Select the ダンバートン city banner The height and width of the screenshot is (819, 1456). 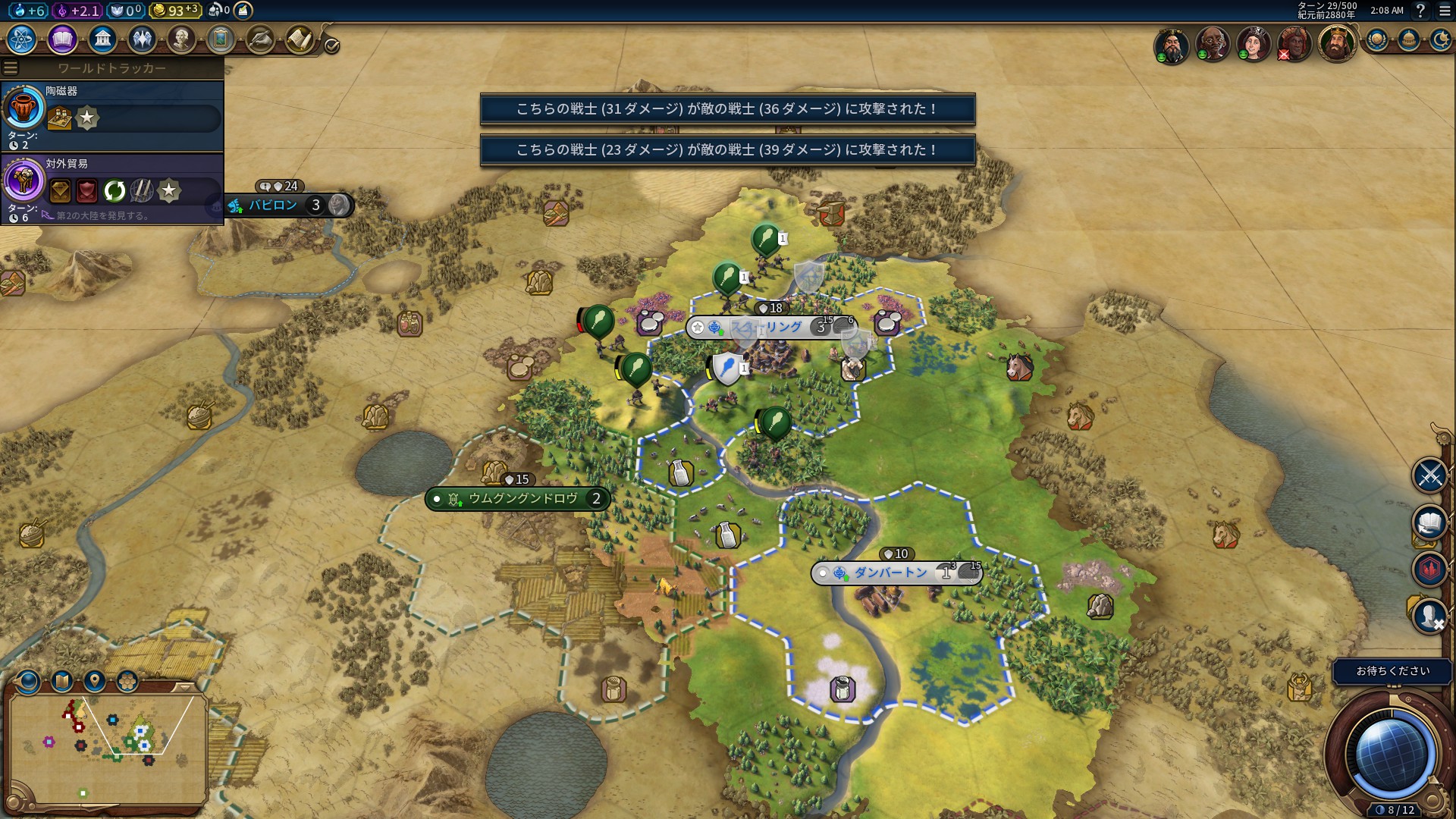coord(891,573)
